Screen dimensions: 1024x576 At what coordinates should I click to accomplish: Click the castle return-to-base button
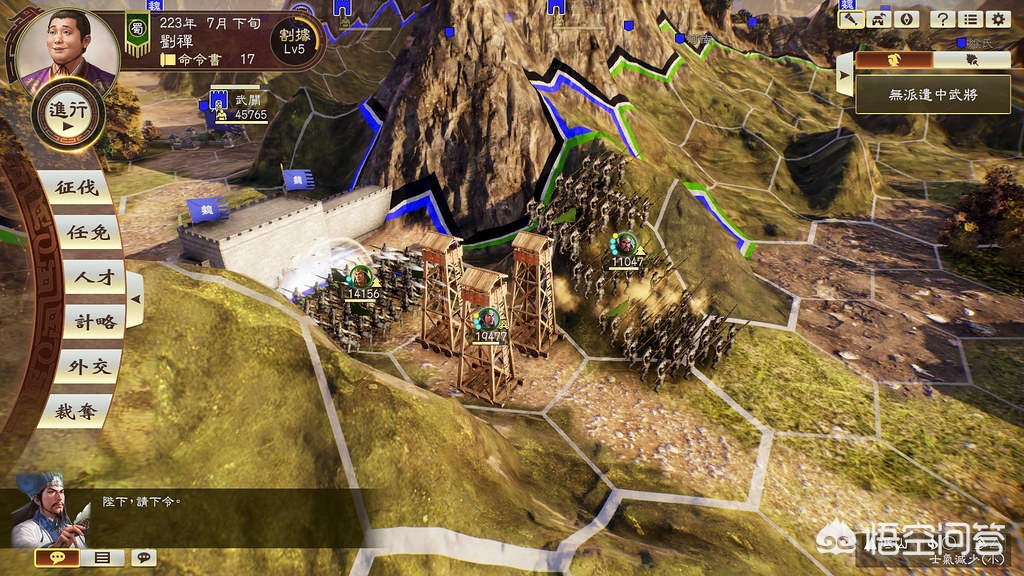879,18
